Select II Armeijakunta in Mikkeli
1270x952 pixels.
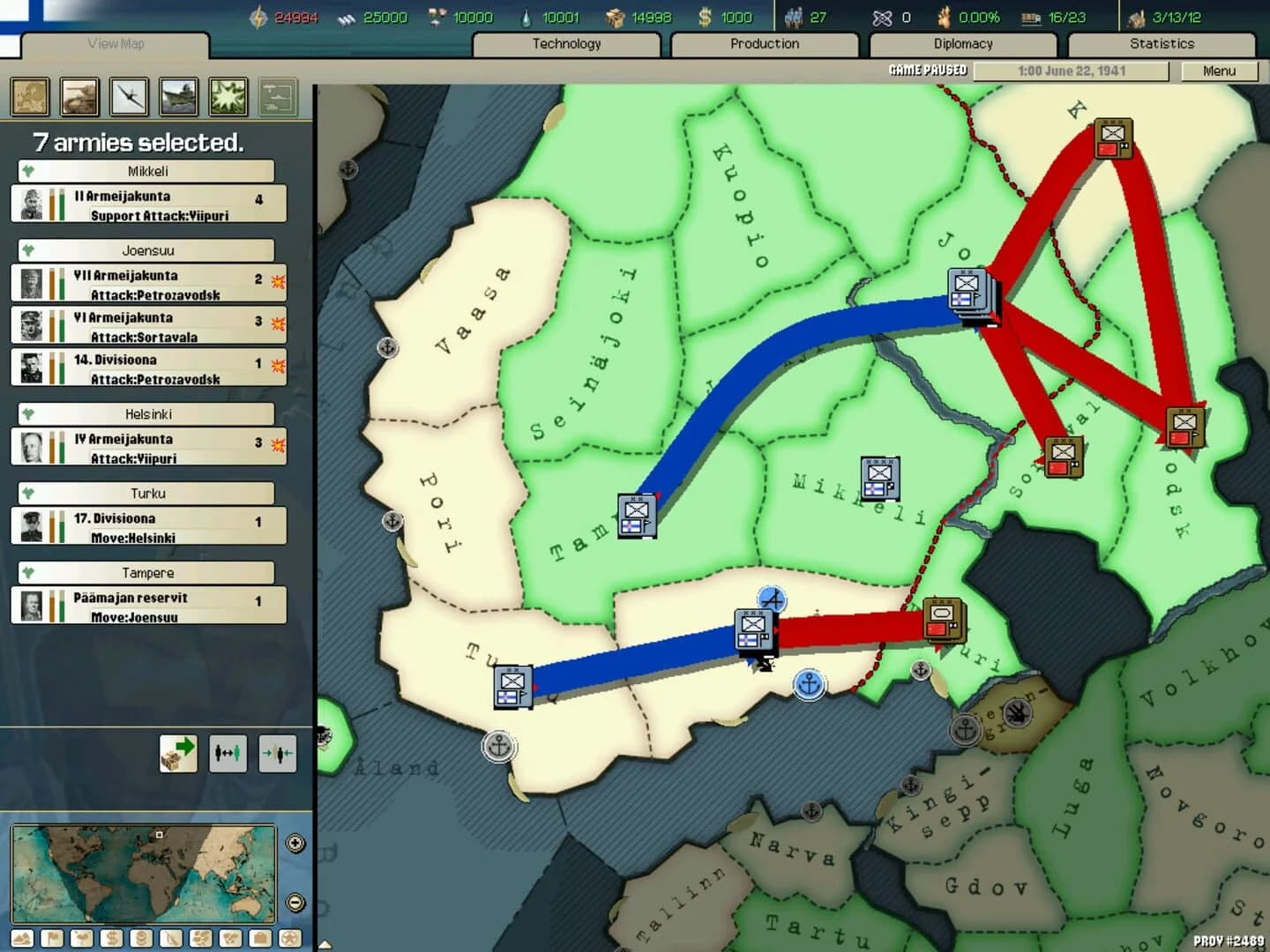tap(146, 205)
